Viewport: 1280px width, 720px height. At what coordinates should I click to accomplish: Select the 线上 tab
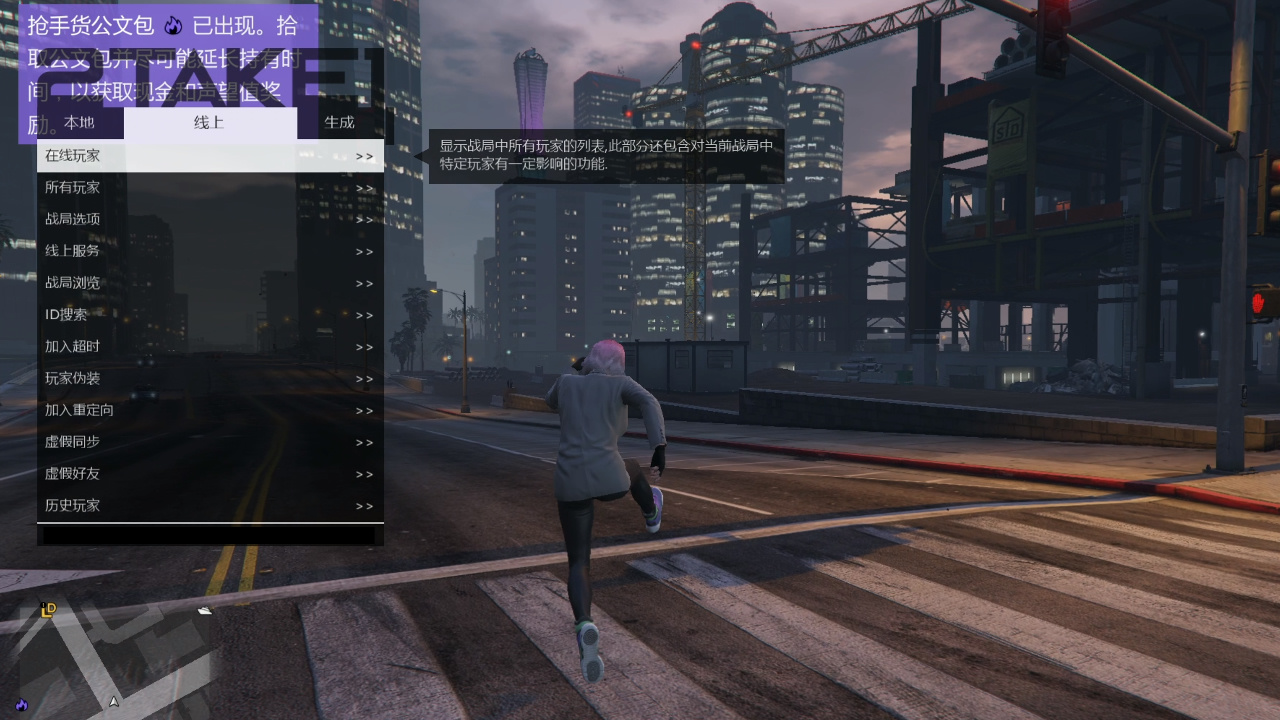tap(210, 123)
